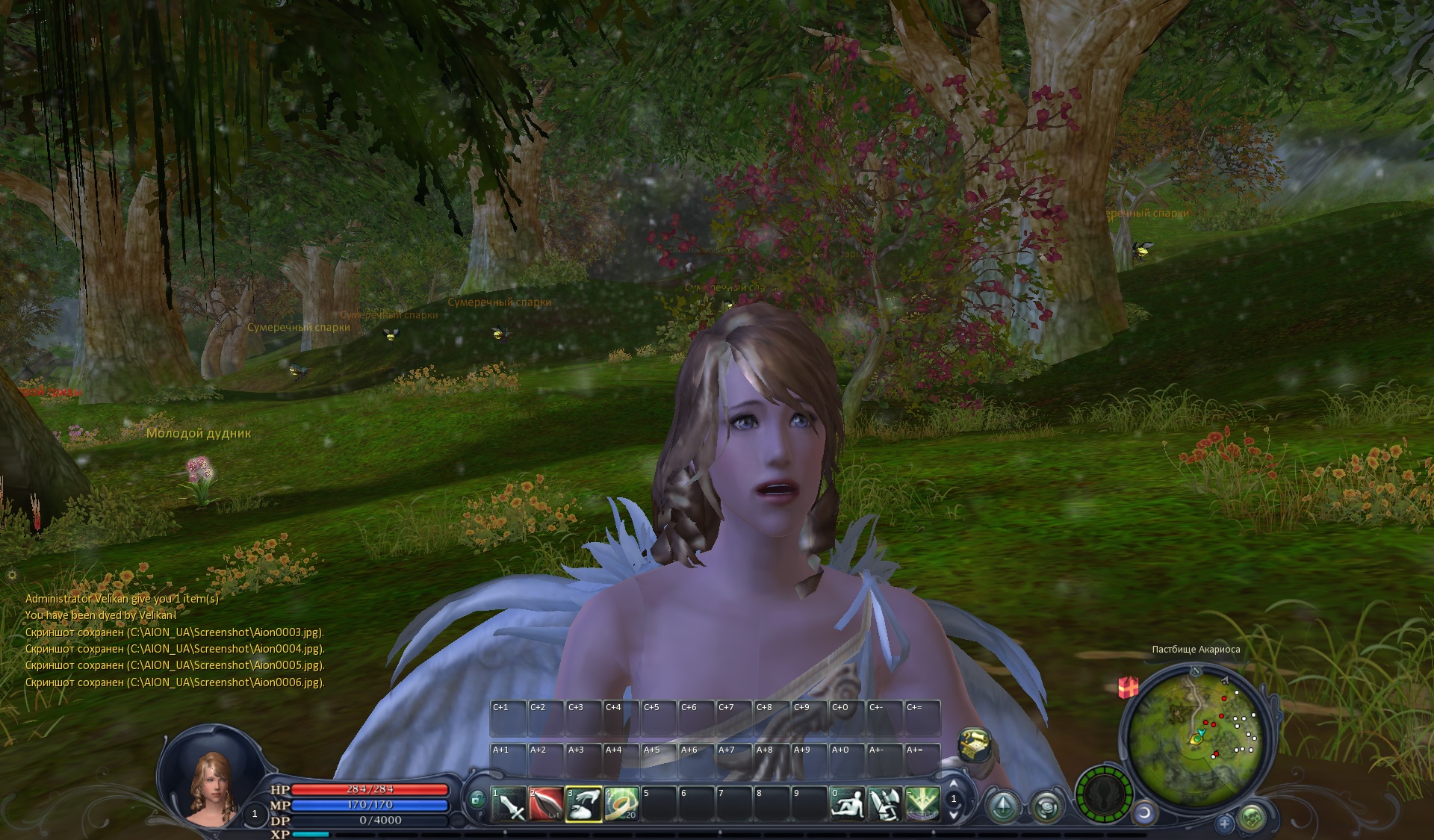The image size is (1434, 840).
Task: Click the circular minimap
Action: (x=1194, y=736)
